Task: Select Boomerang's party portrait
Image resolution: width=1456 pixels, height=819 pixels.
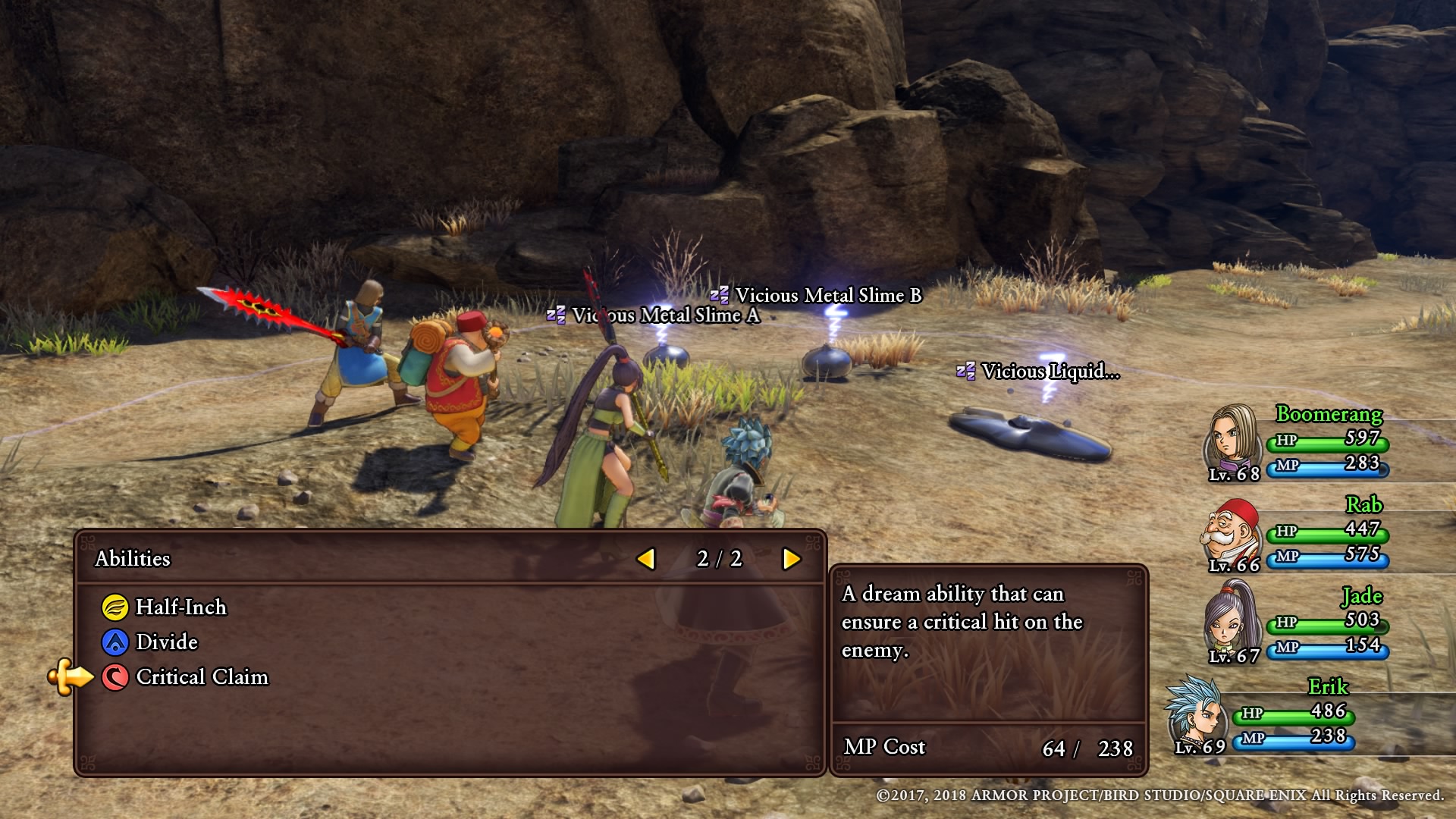Action: click(x=1232, y=438)
